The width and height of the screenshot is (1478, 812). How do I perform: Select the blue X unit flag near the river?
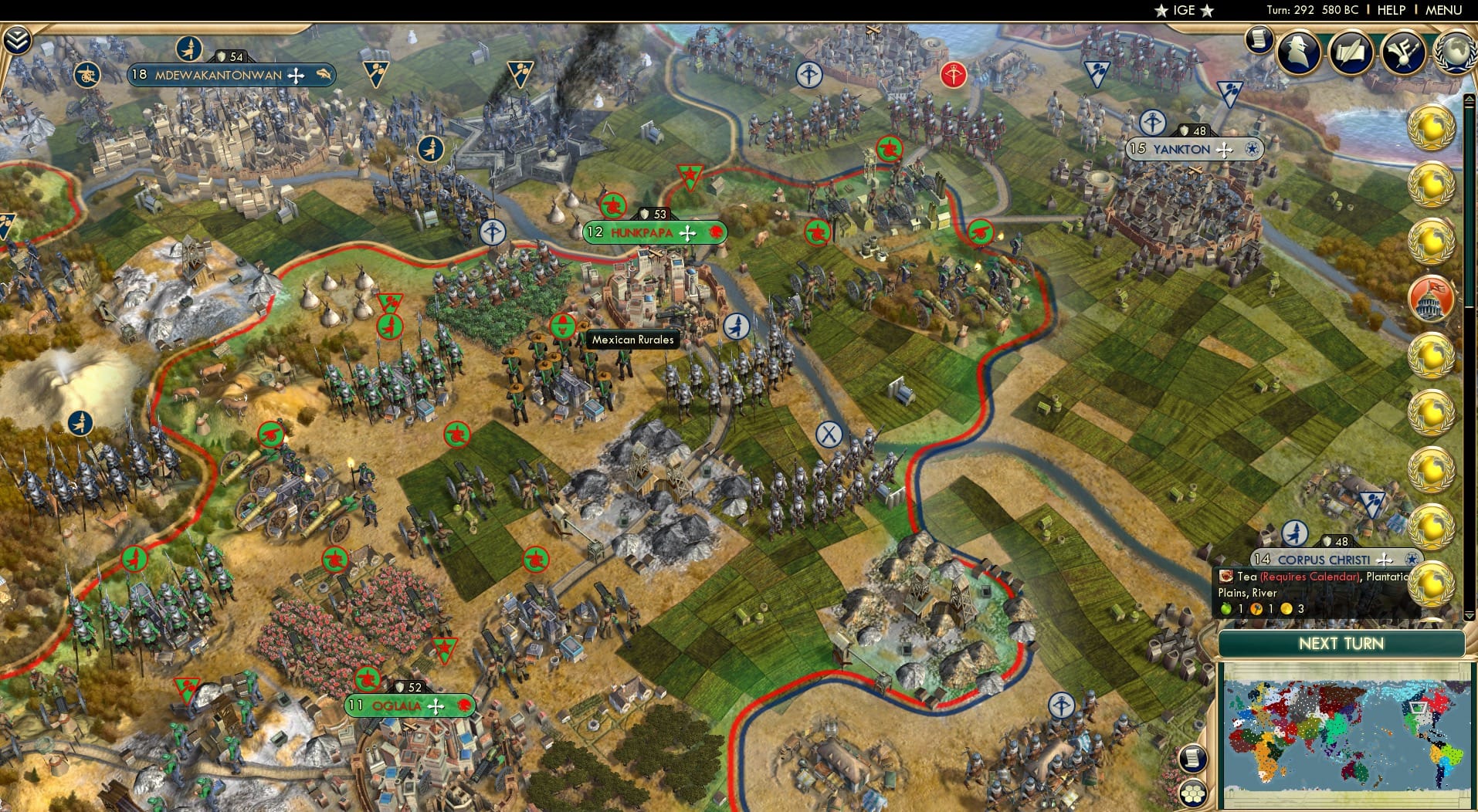[828, 435]
